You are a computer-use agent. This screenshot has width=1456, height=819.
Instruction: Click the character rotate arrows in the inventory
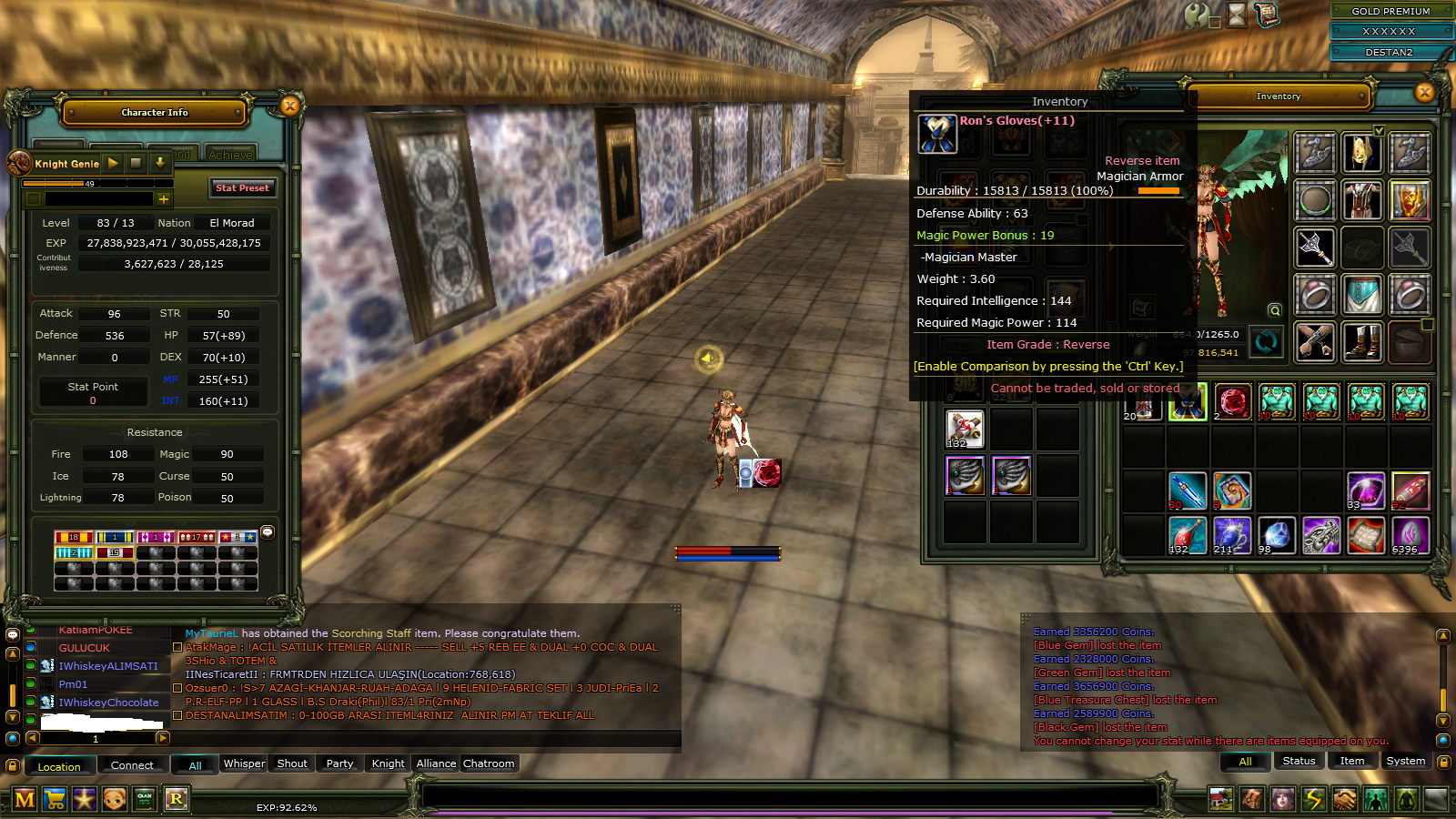point(1266,342)
